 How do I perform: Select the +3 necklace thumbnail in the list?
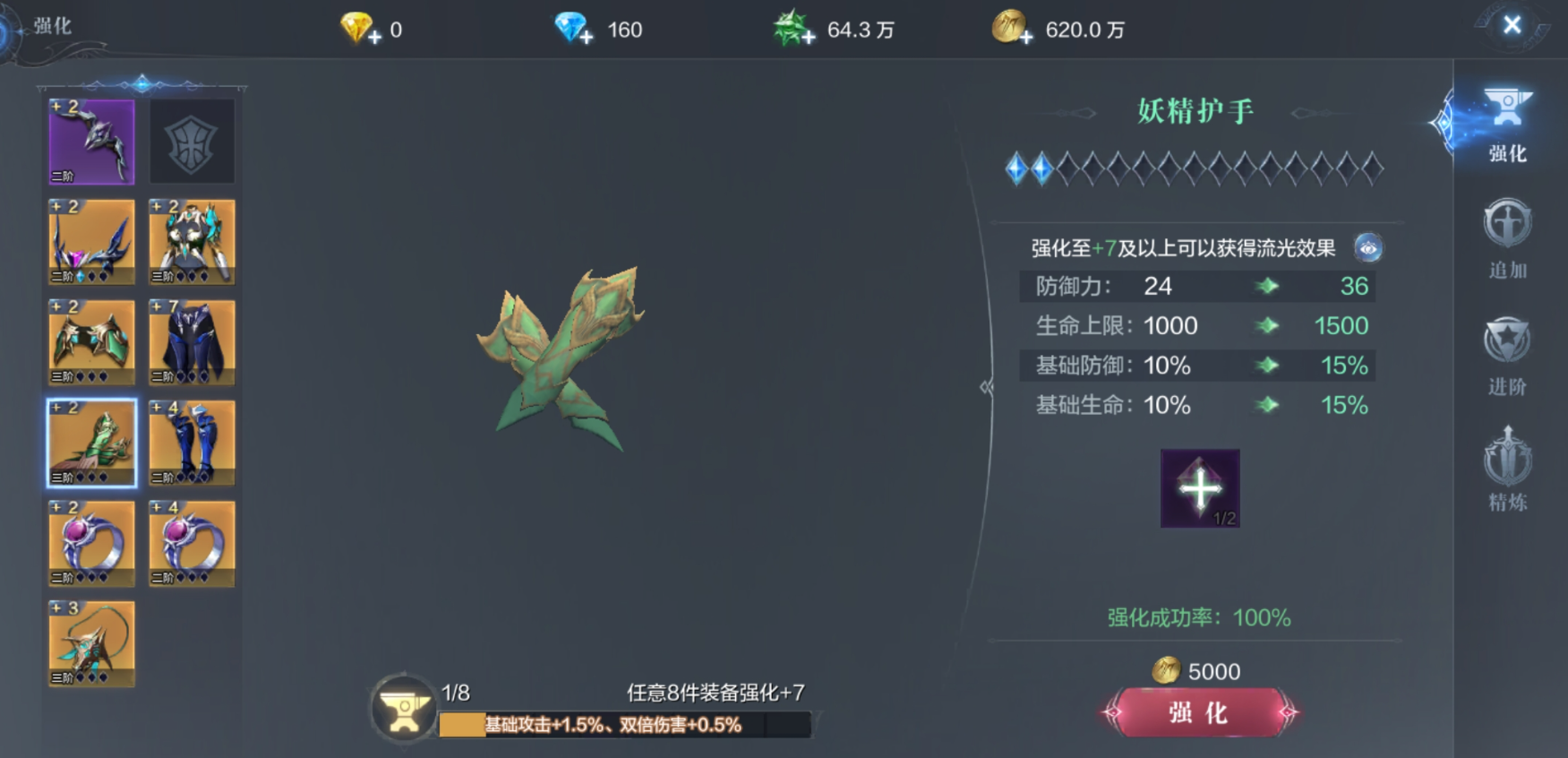tap(90, 645)
